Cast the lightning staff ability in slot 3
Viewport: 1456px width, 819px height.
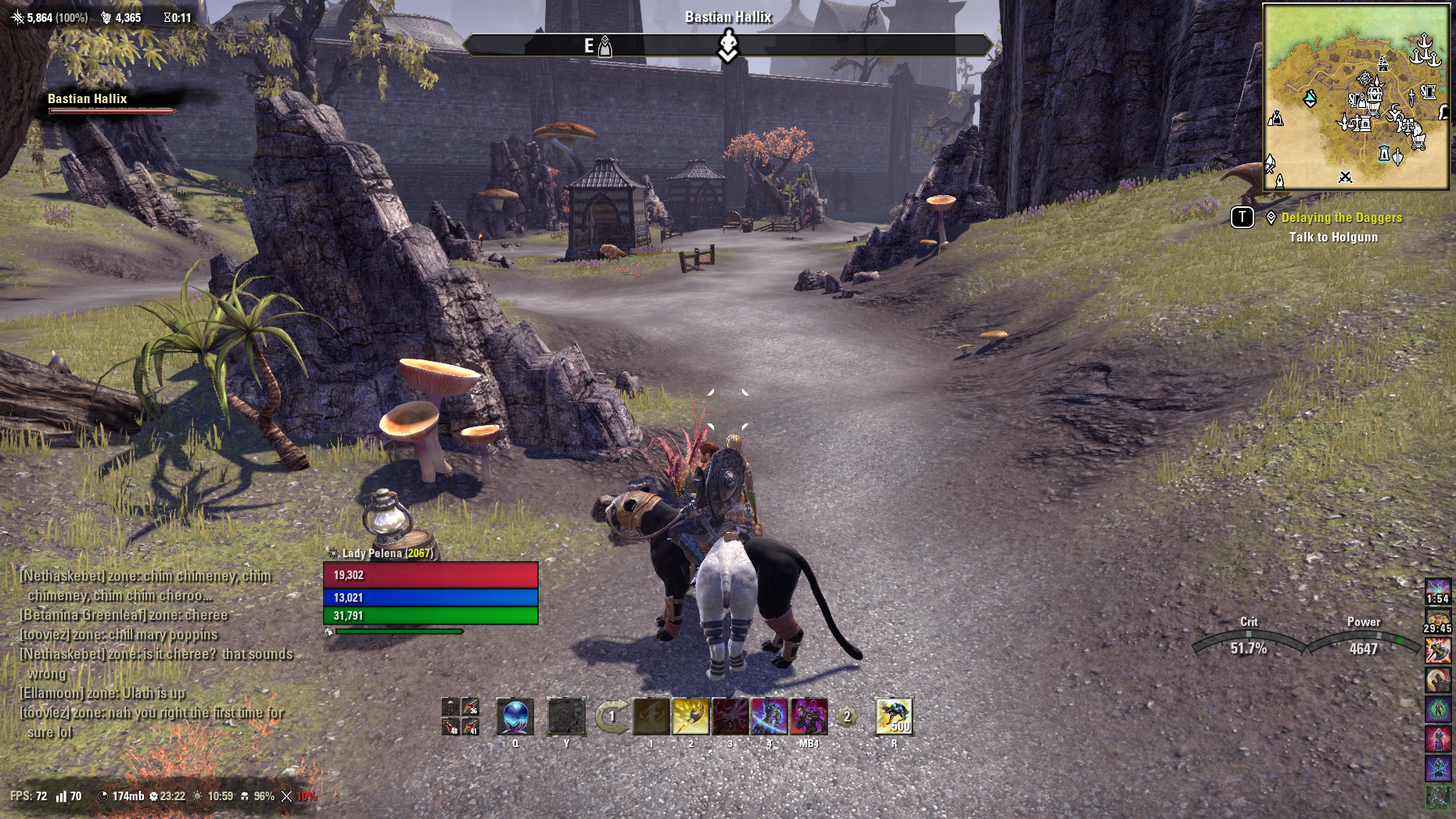[730, 717]
